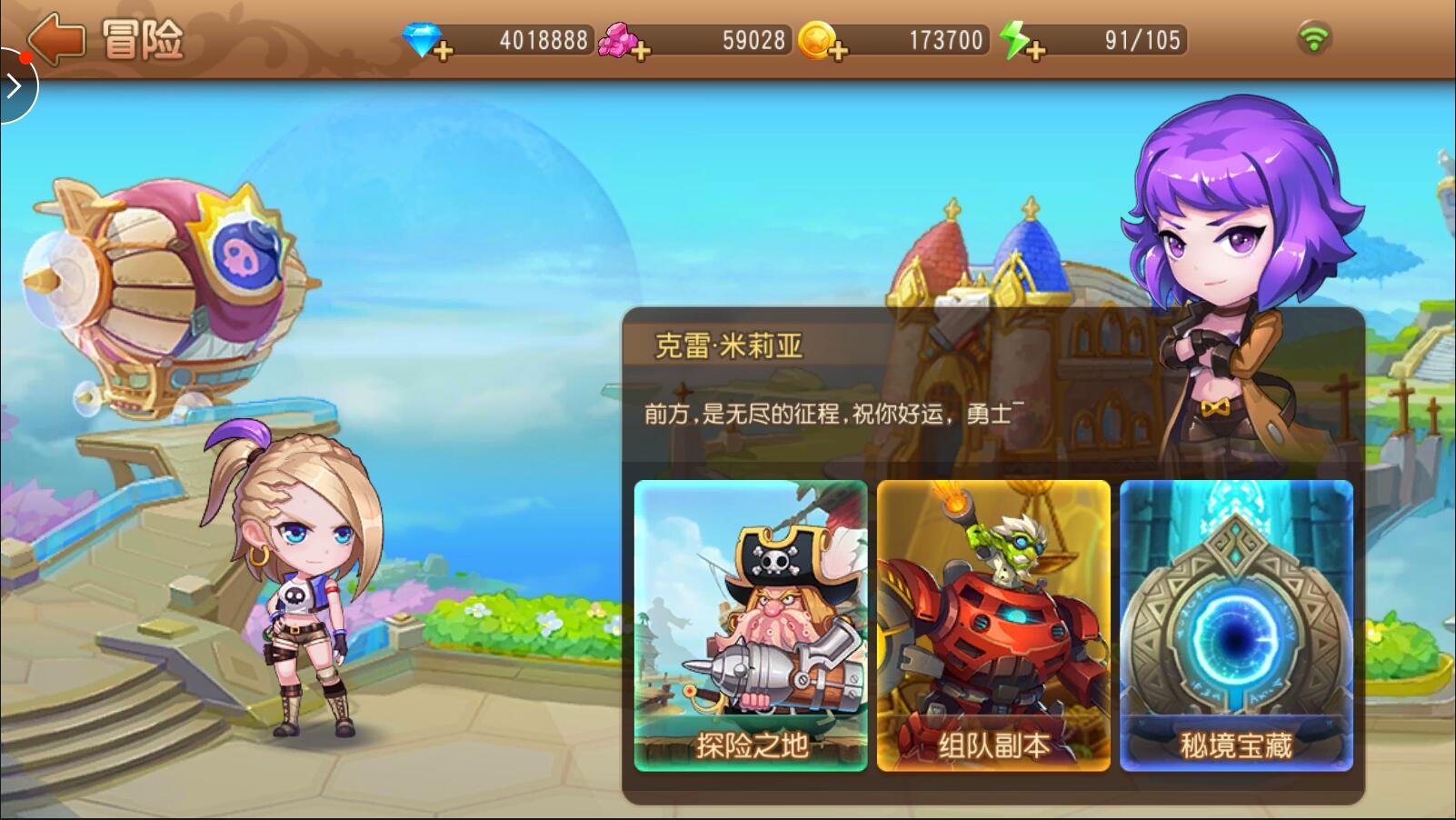Image resolution: width=1456 pixels, height=820 pixels.
Task: Refill green lightning energy
Action: coord(1034,51)
